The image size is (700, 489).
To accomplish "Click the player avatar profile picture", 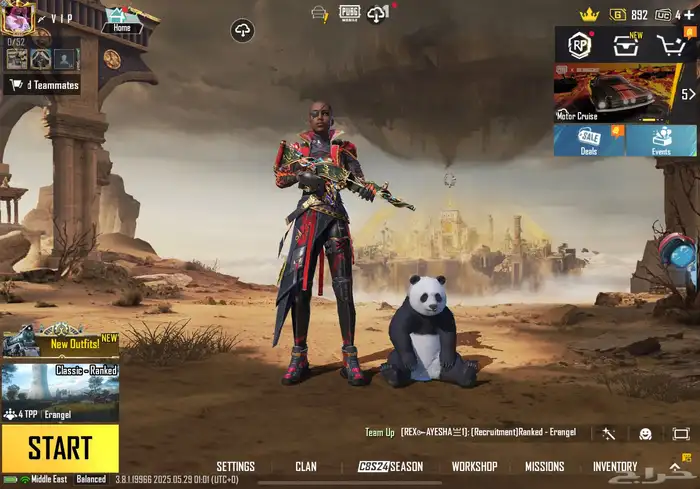I will tap(18, 17).
